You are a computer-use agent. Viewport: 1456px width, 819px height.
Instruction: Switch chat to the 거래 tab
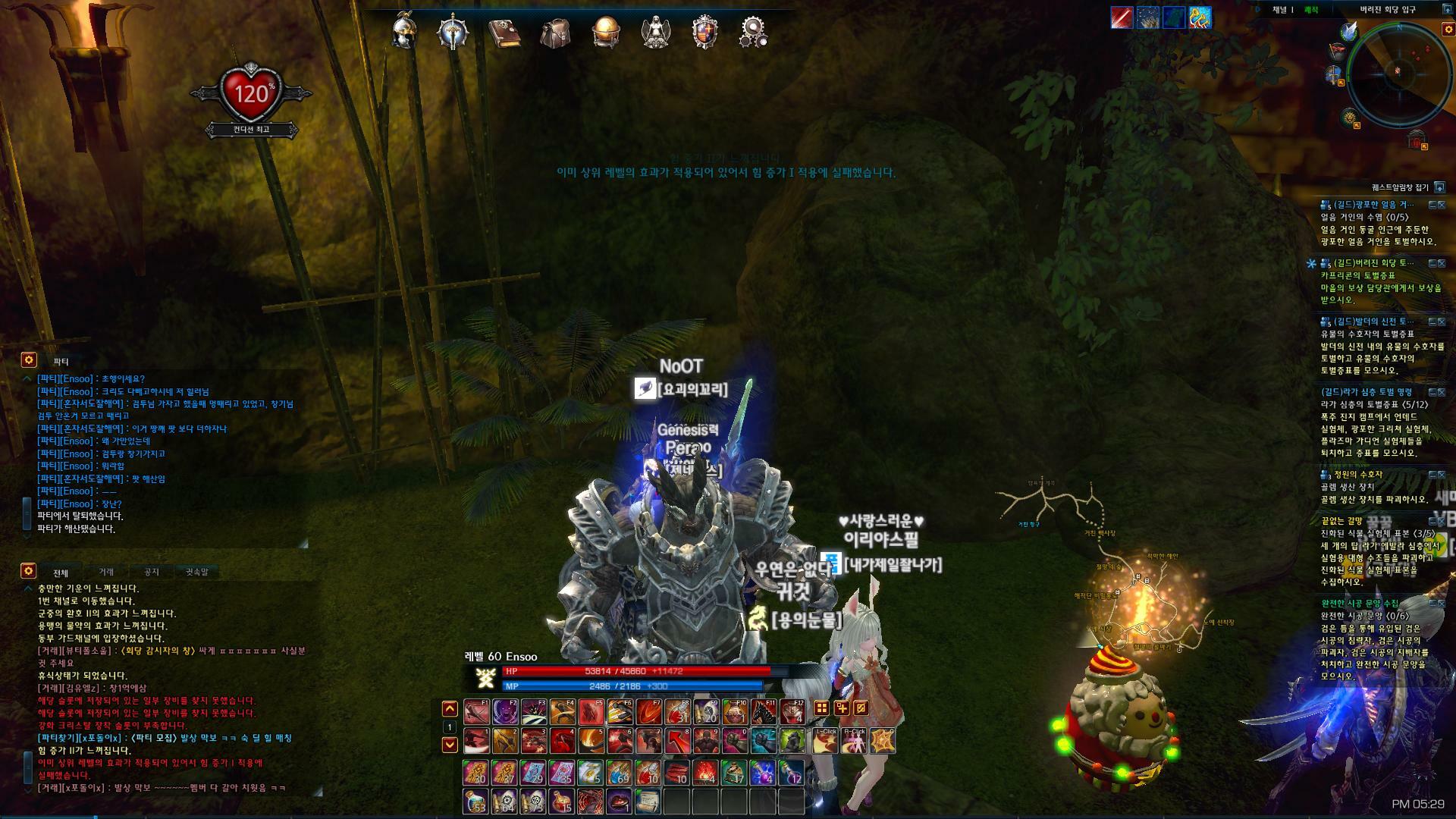point(106,572)
